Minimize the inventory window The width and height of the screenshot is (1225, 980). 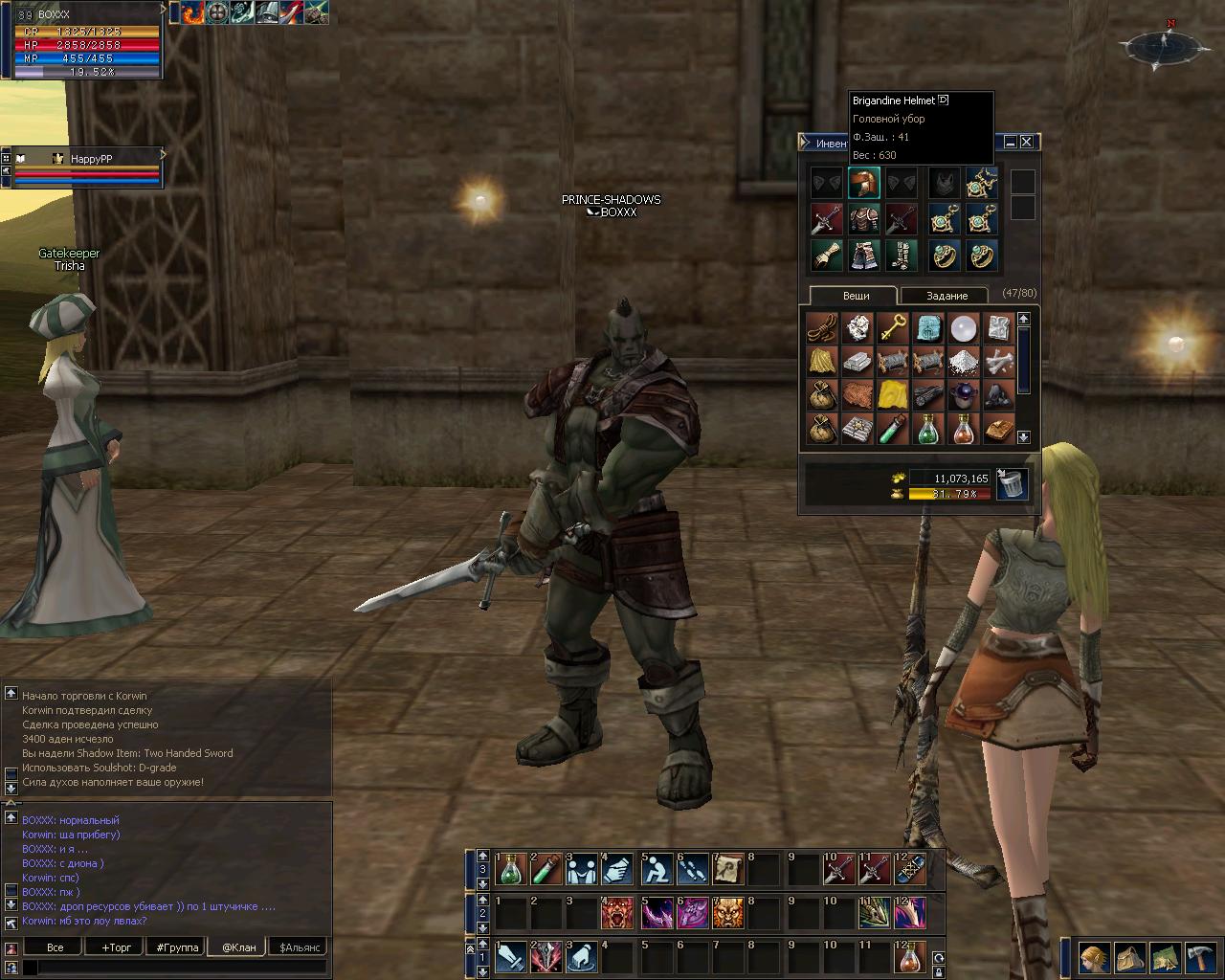pos(1010,142)
